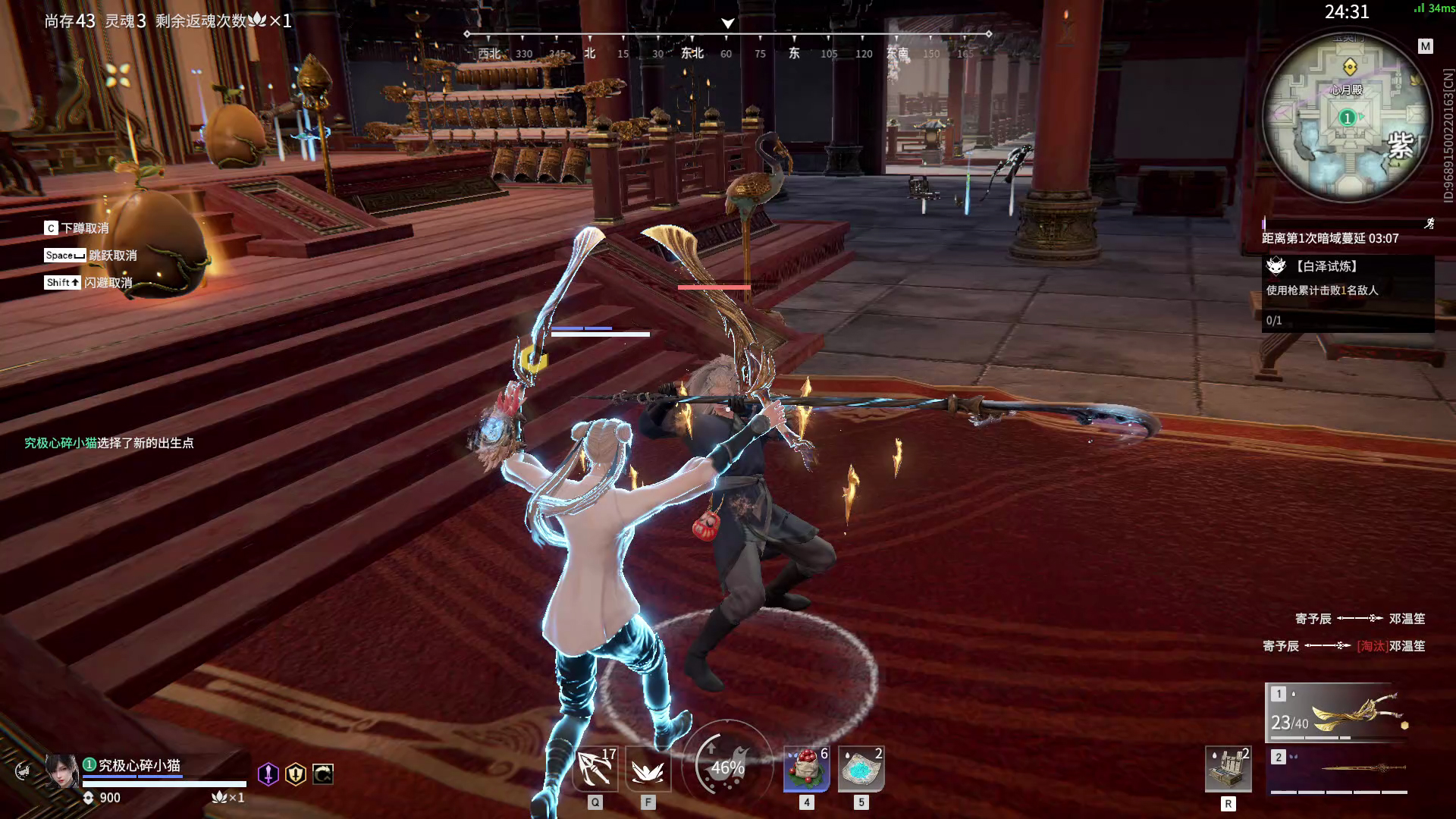Activate the arrow skill icon
Screen dimensions: 1456x819
pos(595,769)
